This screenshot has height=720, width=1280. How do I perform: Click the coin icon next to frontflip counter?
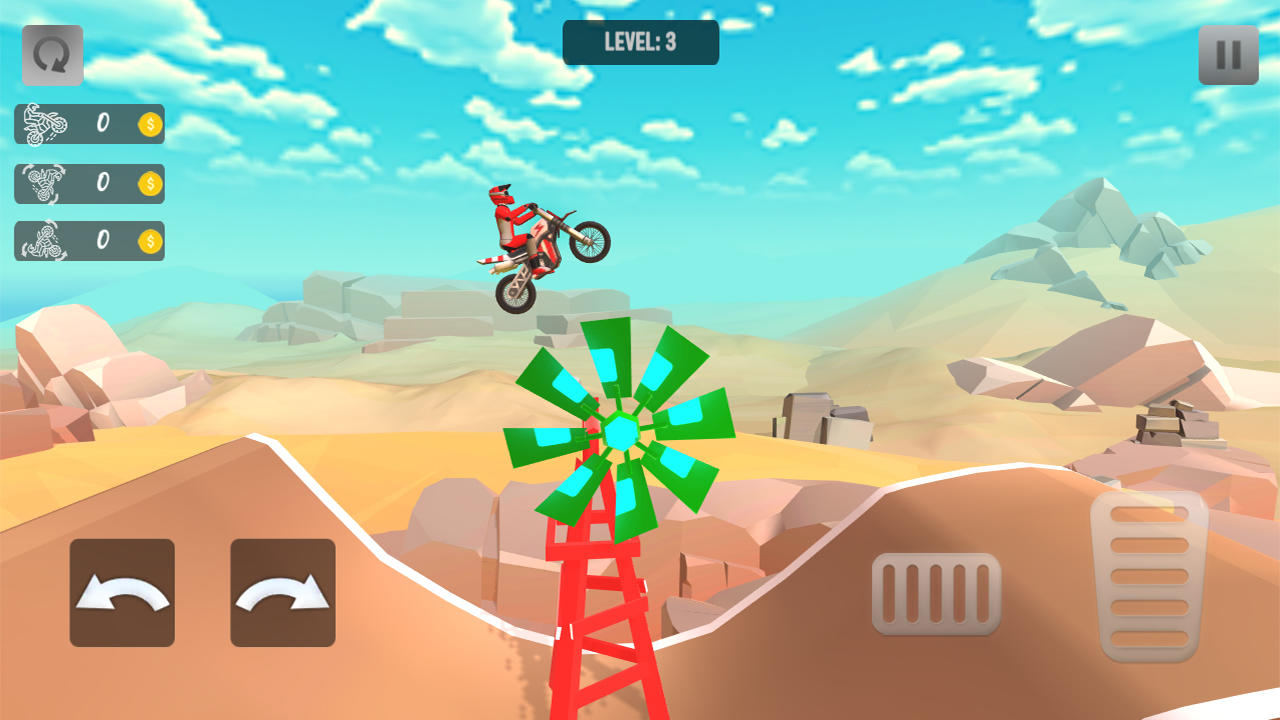[148, 243]
